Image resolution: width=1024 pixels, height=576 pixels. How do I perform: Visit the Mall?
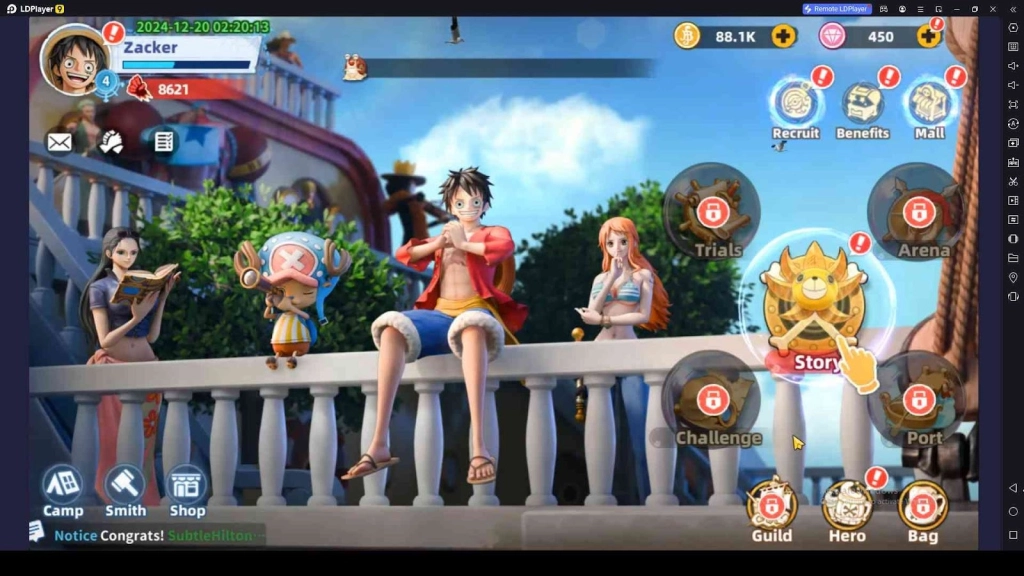[929, 106]
